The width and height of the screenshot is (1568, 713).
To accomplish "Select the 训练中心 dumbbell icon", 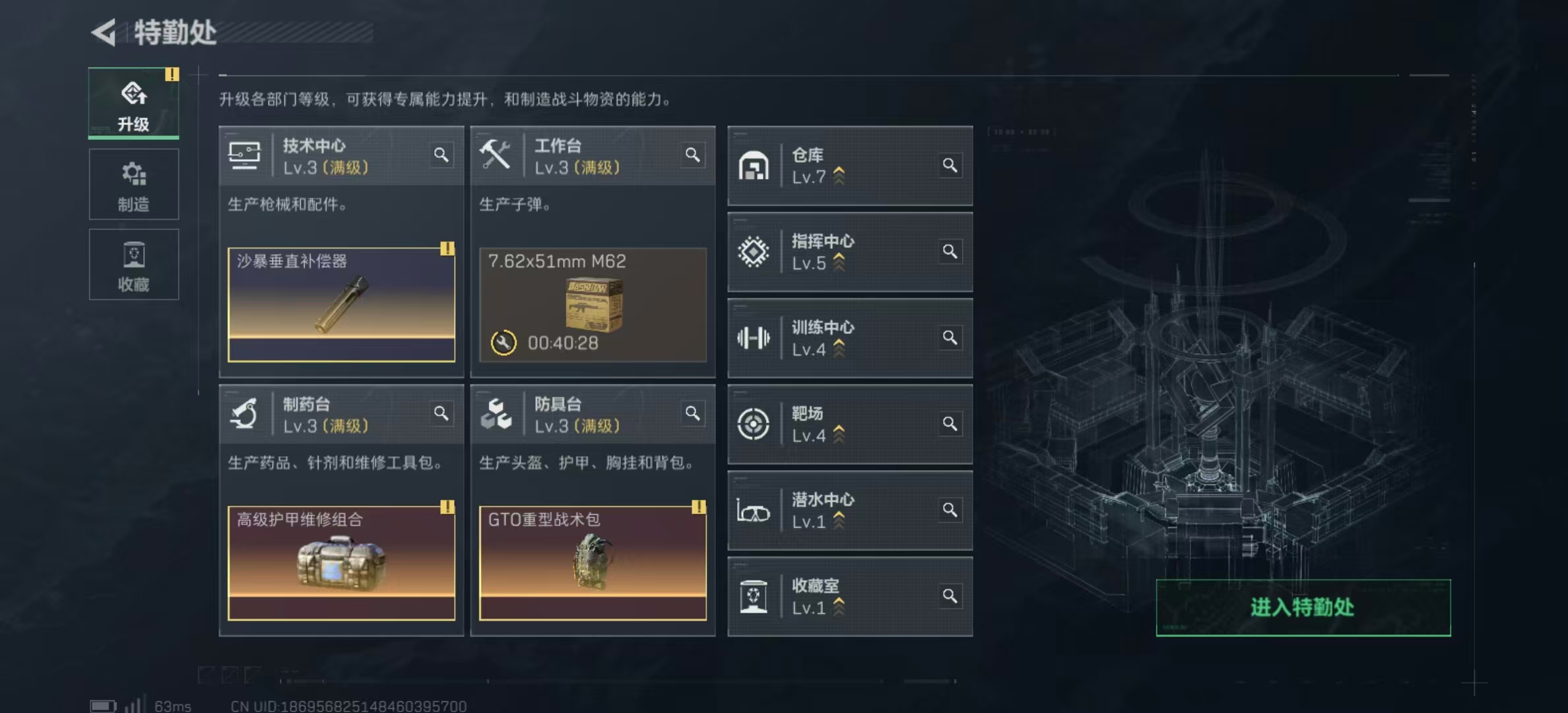I will click(x=754, y=339).
